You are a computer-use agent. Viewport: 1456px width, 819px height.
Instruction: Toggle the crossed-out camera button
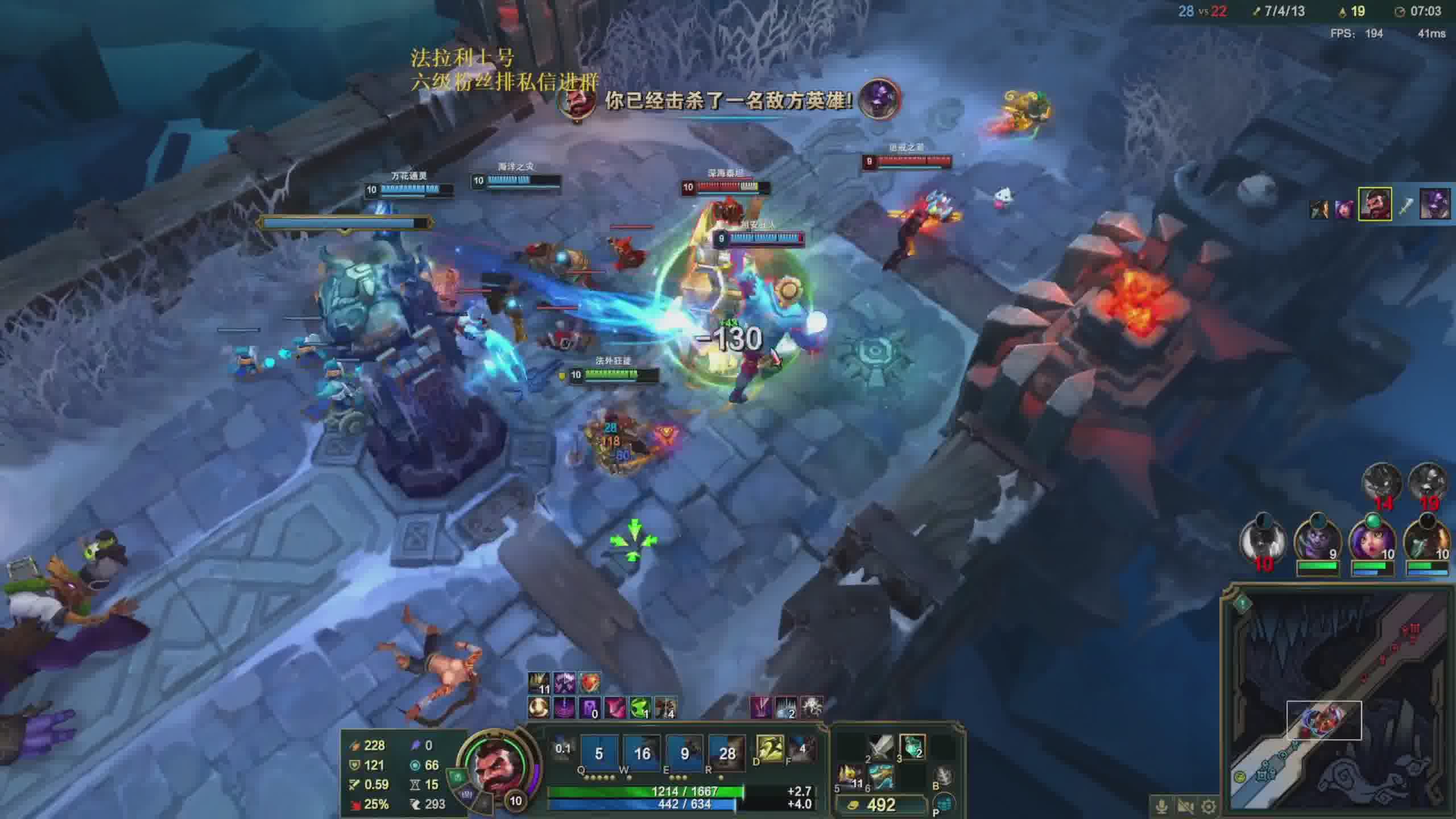pos(1185,806)
